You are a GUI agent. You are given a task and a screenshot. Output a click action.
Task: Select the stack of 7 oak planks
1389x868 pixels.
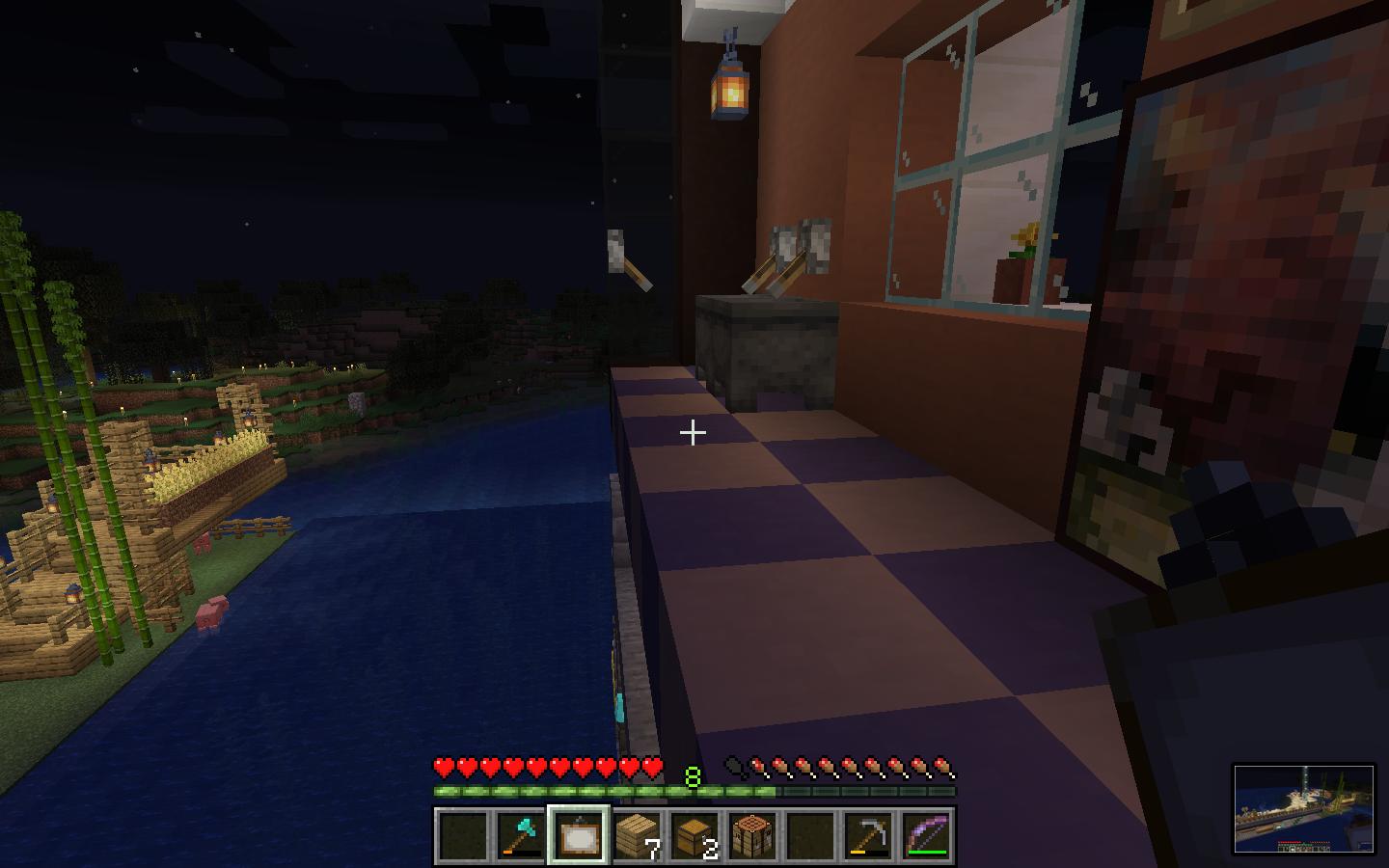[x=635, y=835]
